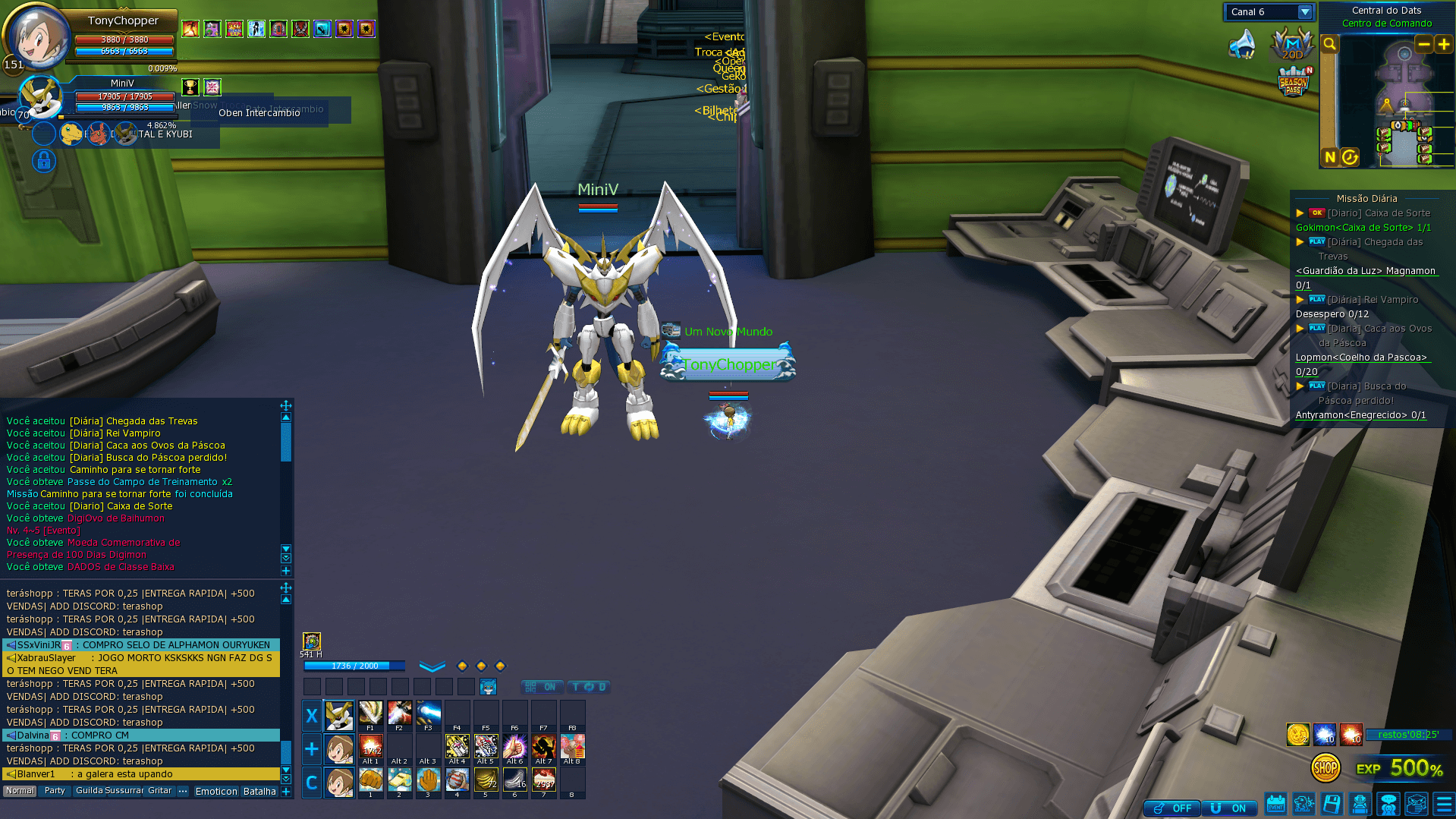Zoom in the minimap with plus button
This screenshot has width=1456, height=819.
click(x=1443, y=45)
